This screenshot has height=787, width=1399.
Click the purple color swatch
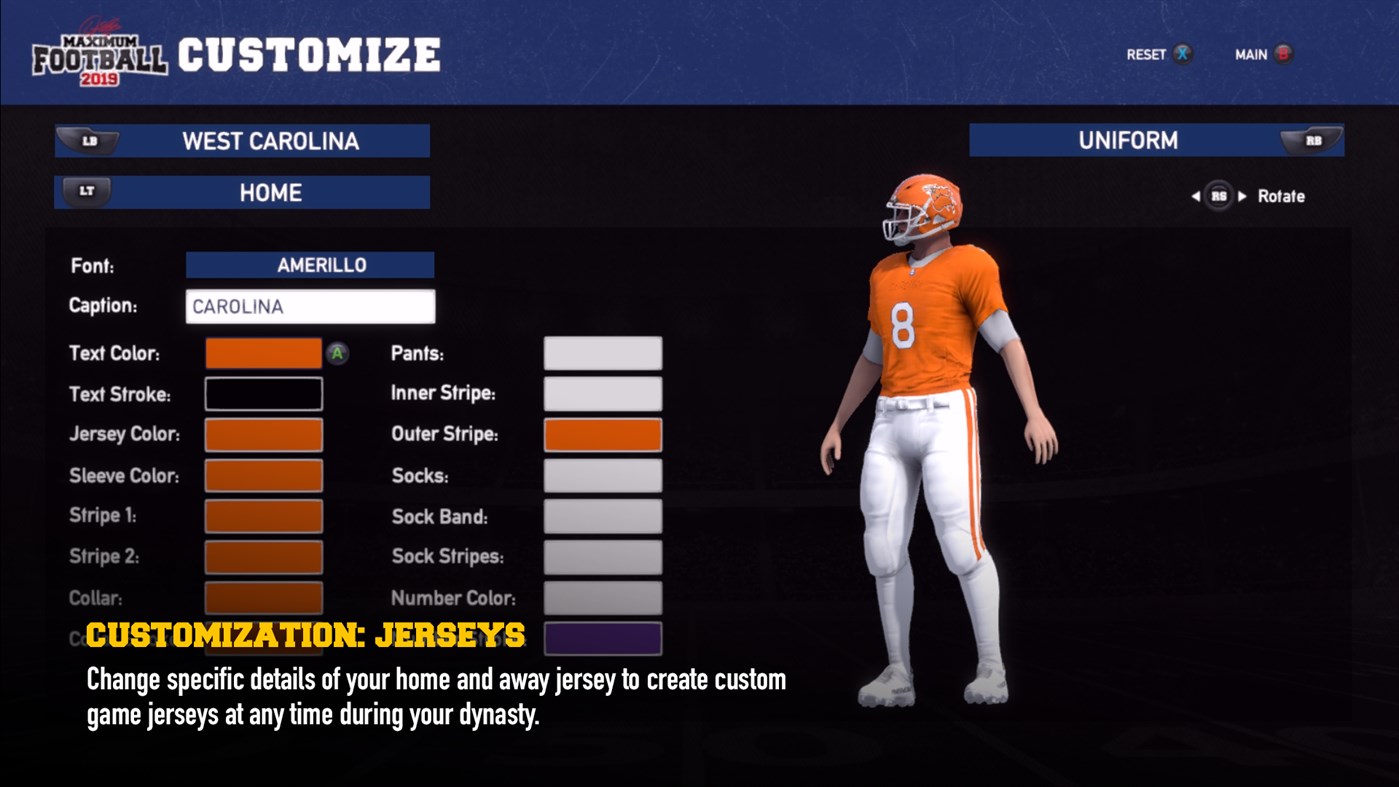click(x=602, y=638)
